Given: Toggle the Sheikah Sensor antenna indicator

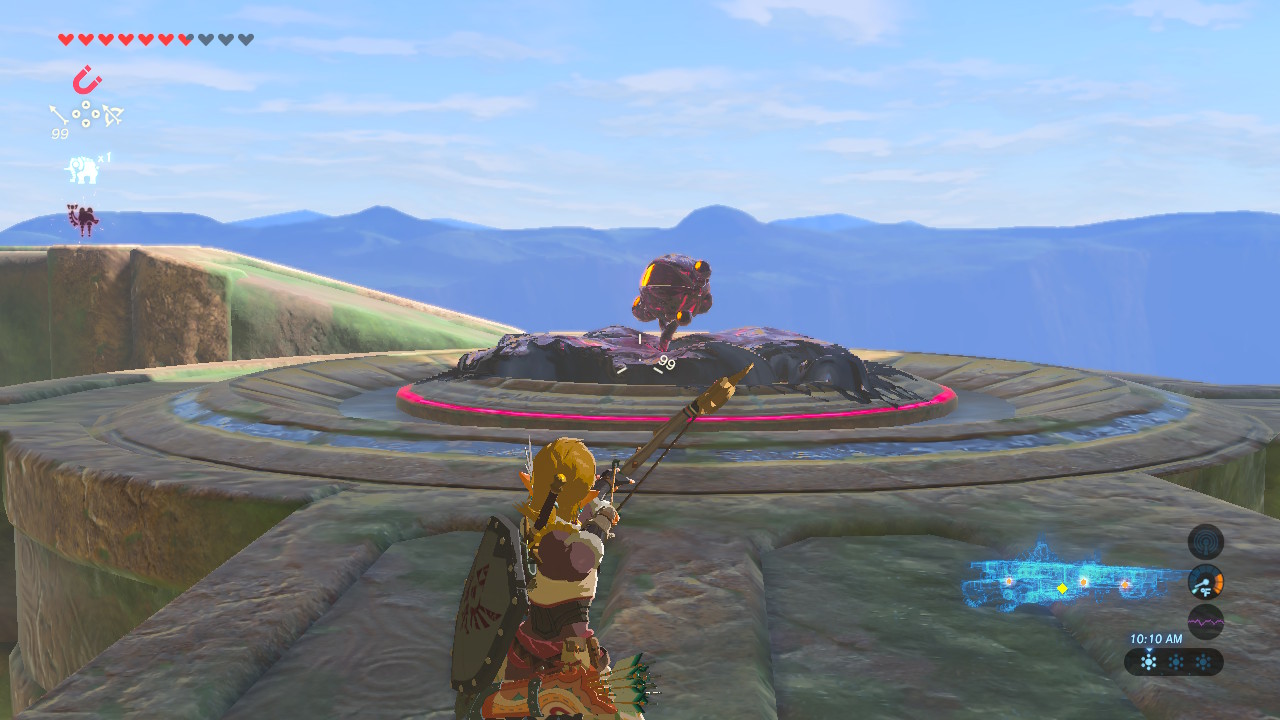Looking at the screenshot, I should pos(1205,542).
